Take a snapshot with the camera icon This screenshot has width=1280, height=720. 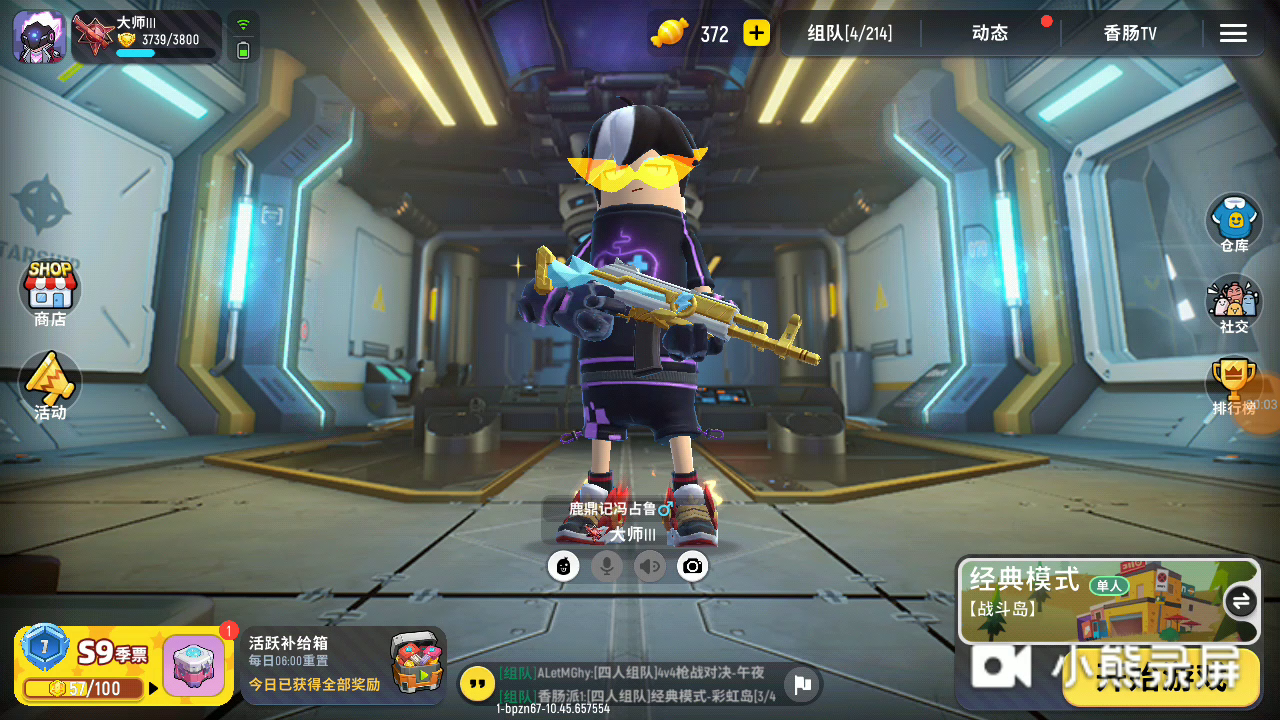click(x=692, y=566)
